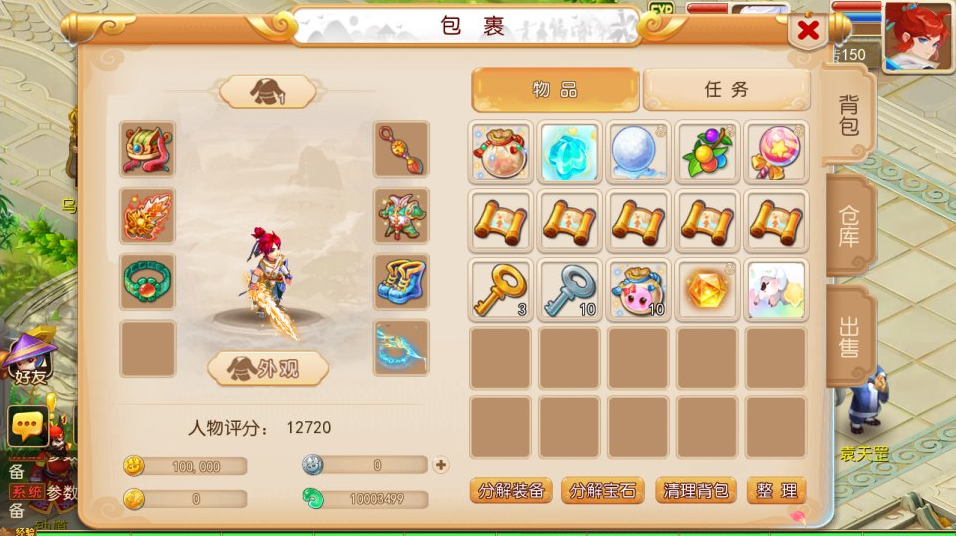The width and height of the screenshot is (956, 536).
Task: Add silver currency with the plus button
Action: pos(441,465)
